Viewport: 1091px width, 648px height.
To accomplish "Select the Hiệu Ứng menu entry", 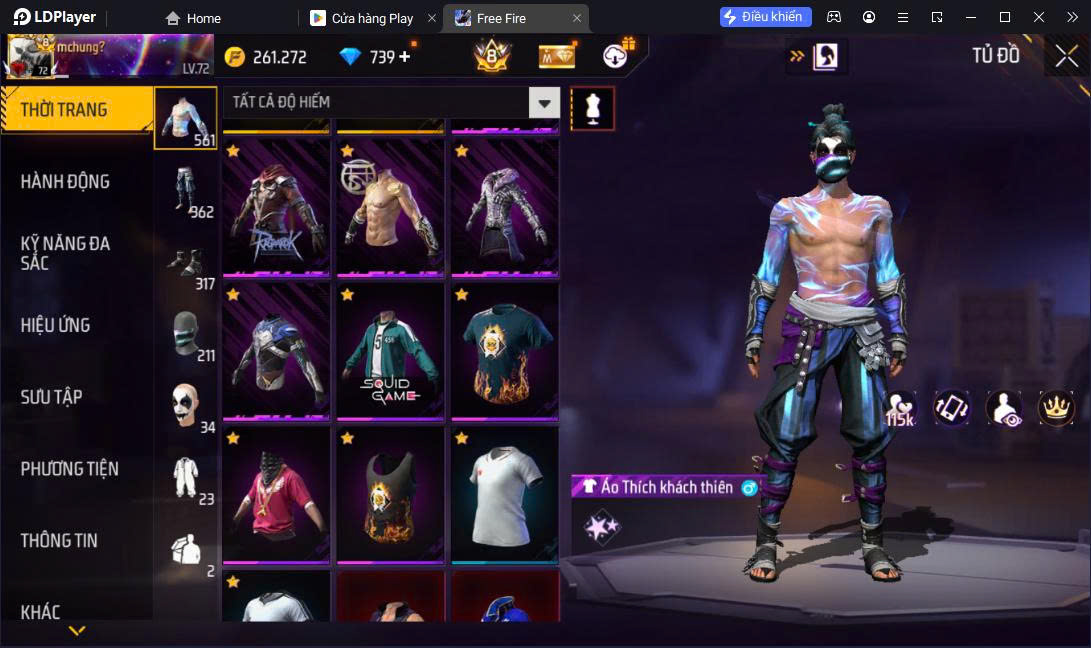I will 55,325.
